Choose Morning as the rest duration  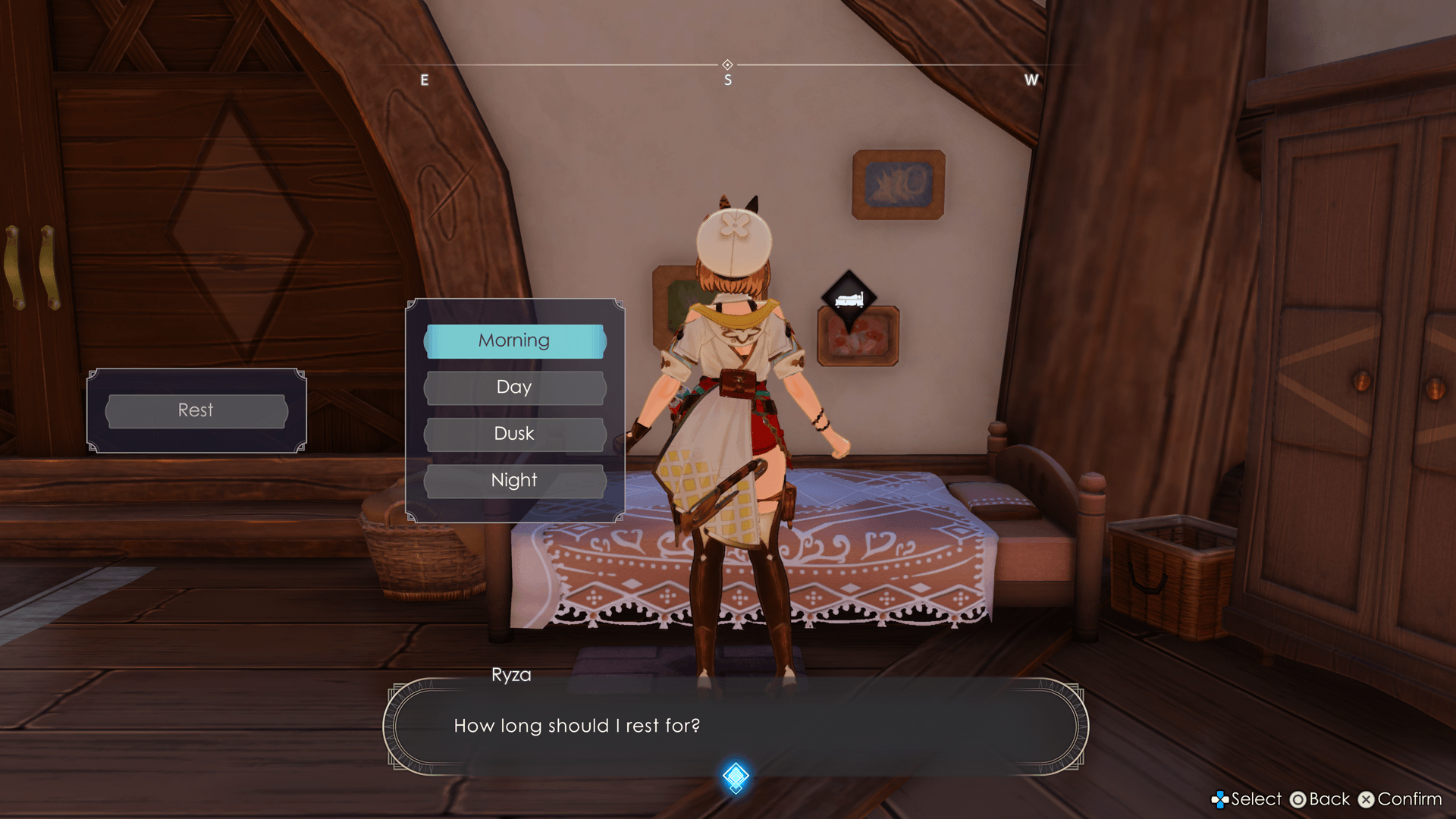click(x=515, y=341)
